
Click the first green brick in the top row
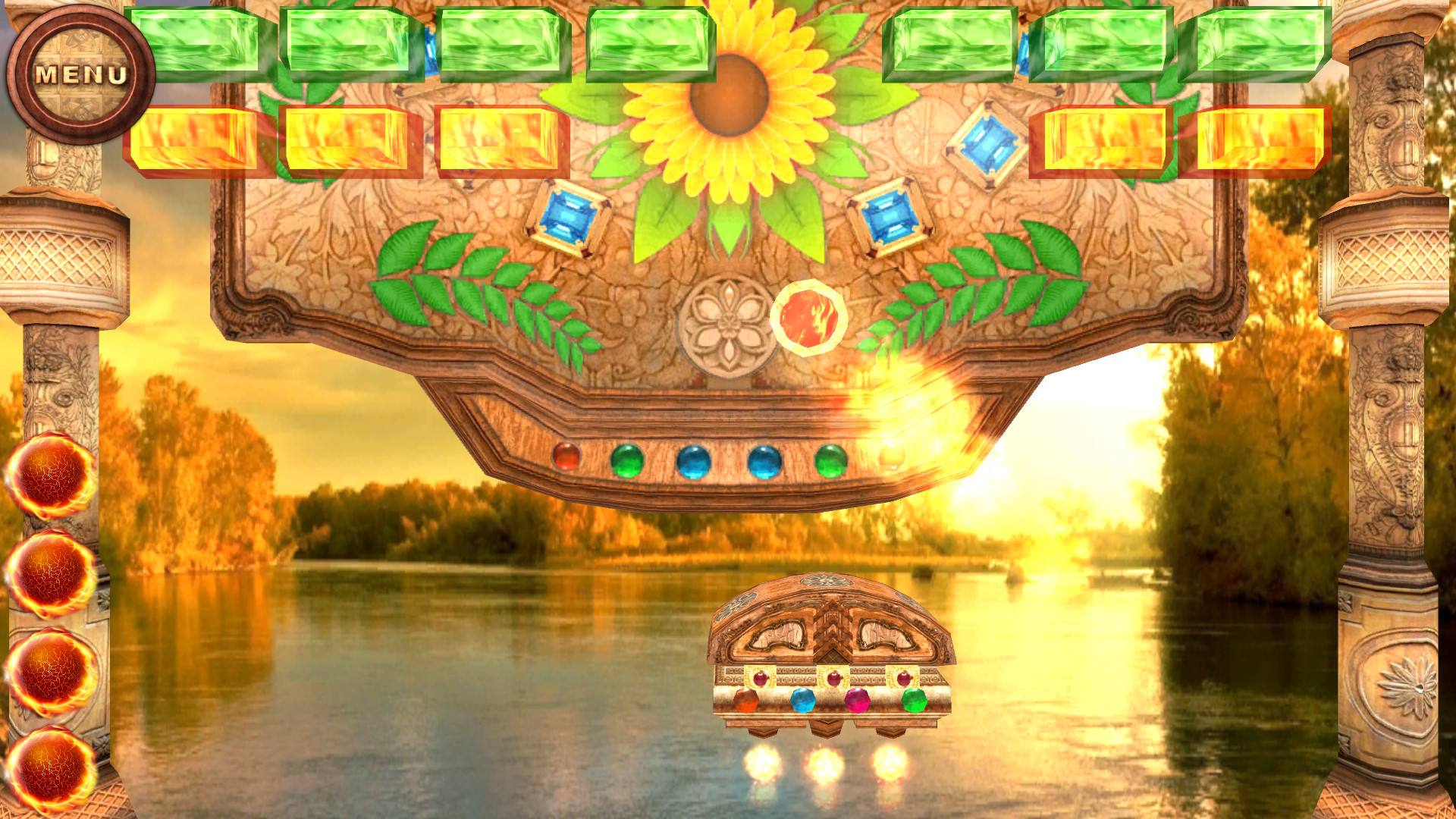click(199, 42)
